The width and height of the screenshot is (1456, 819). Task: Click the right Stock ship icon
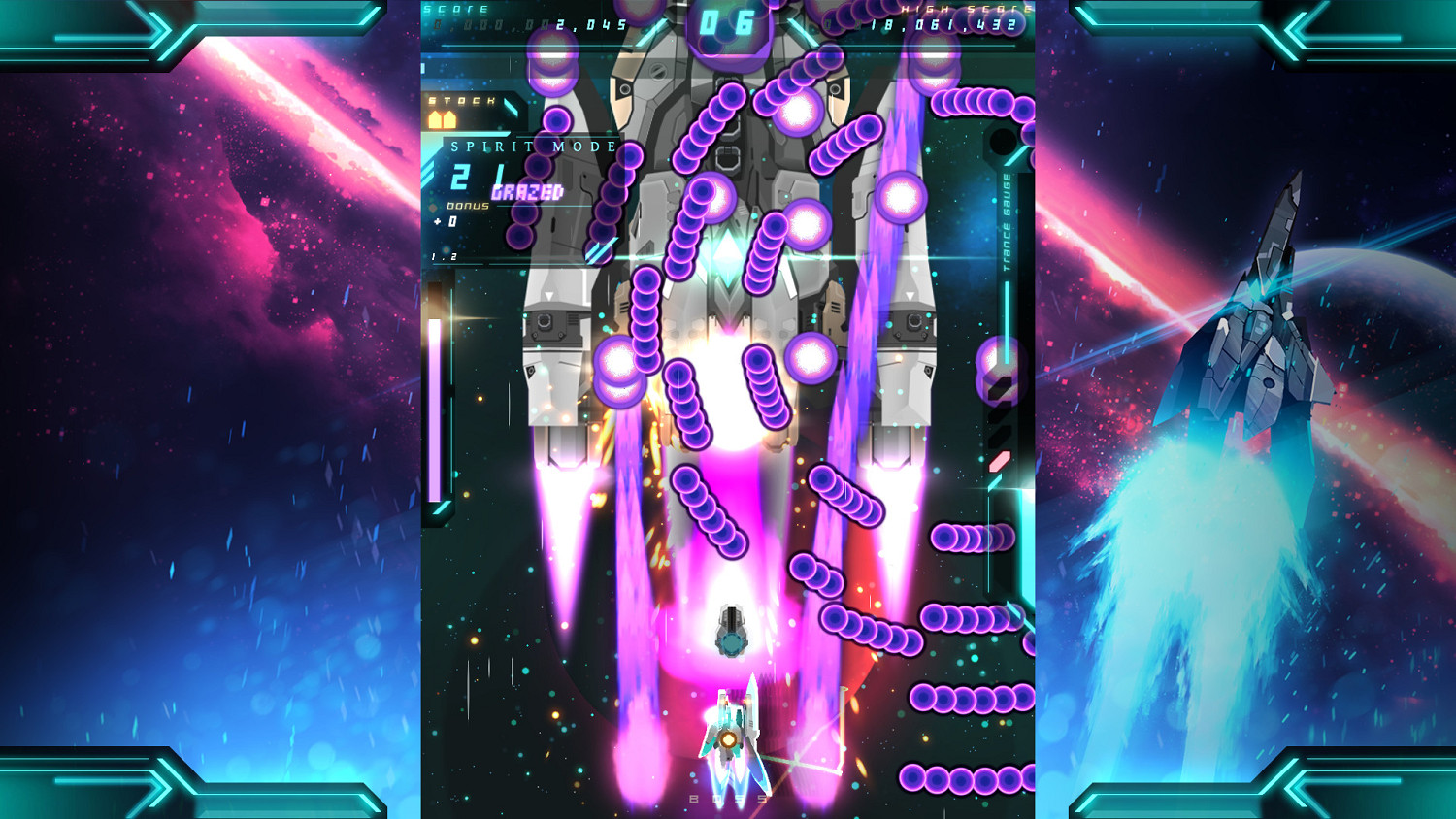449,120
